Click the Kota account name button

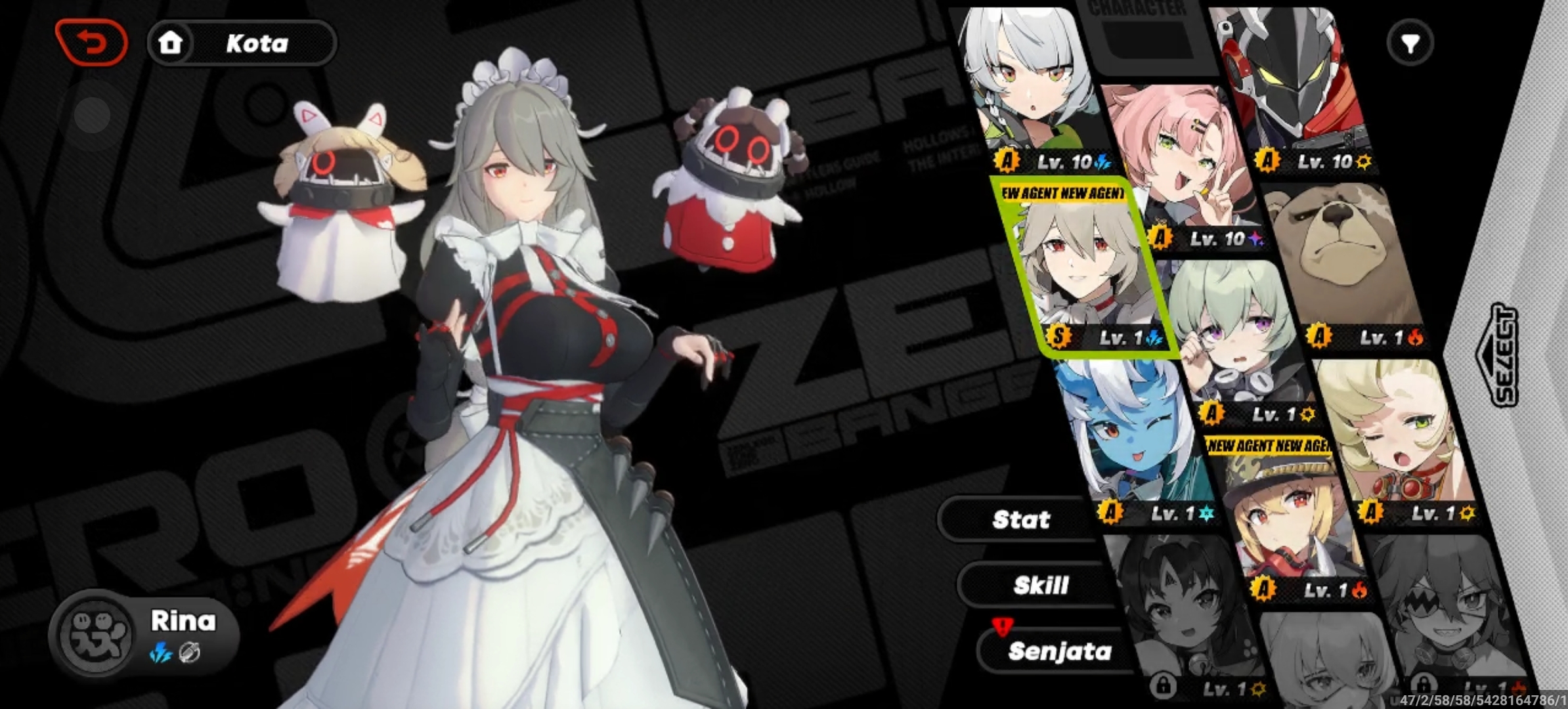256,43
